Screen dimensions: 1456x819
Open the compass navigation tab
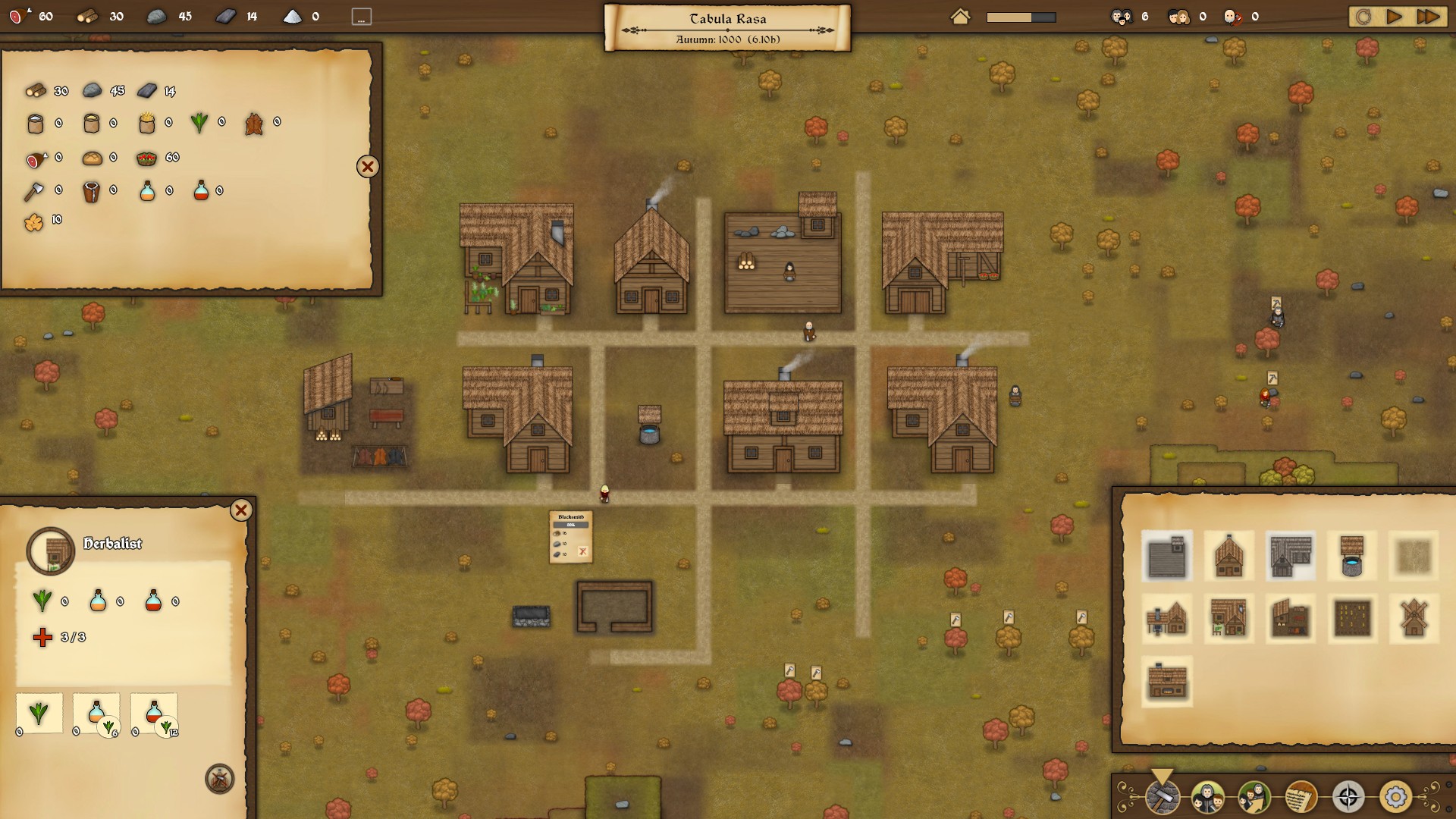point(1348,797)
